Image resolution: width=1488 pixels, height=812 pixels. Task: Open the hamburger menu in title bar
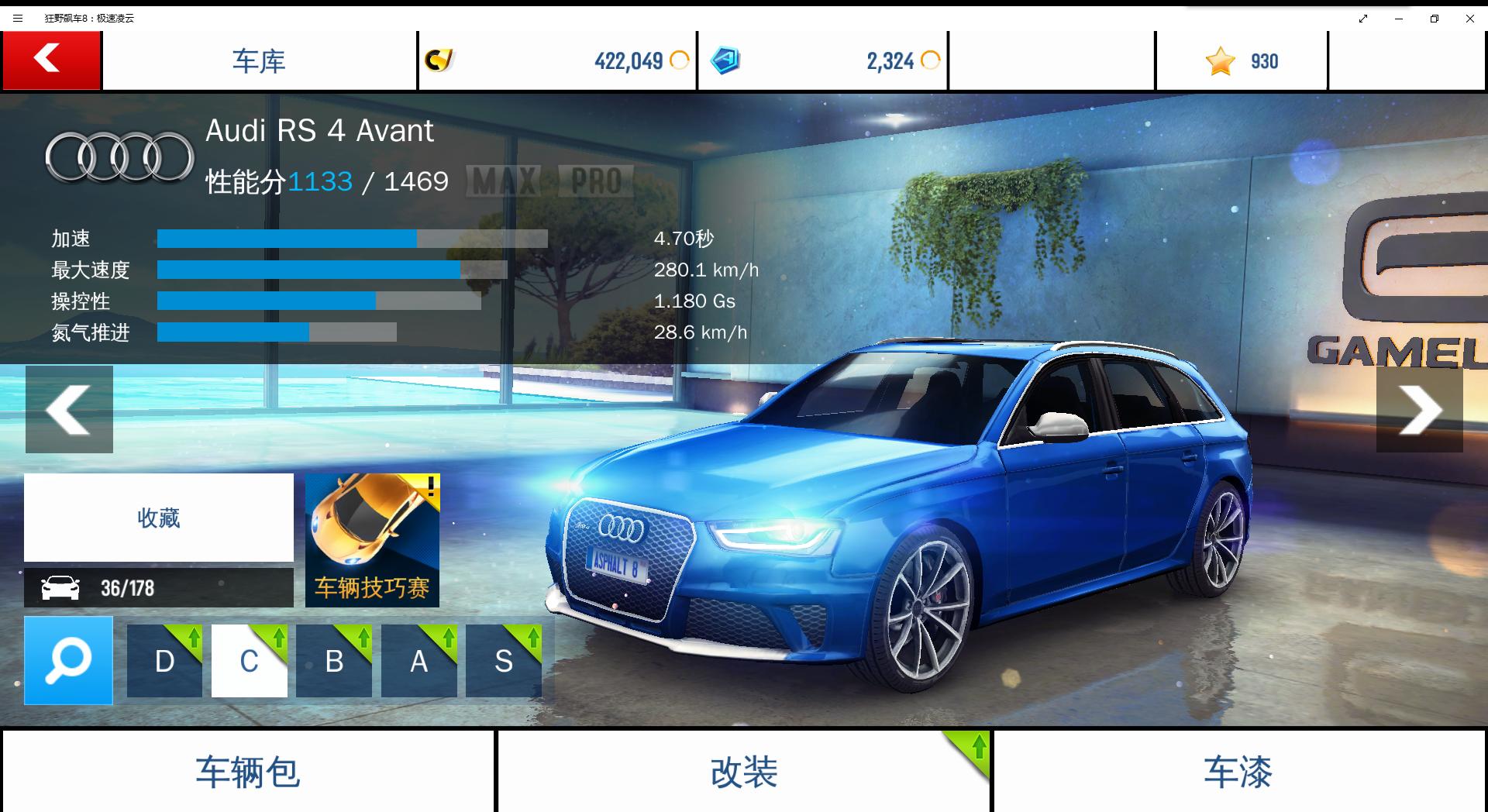(x=18, y=18)
